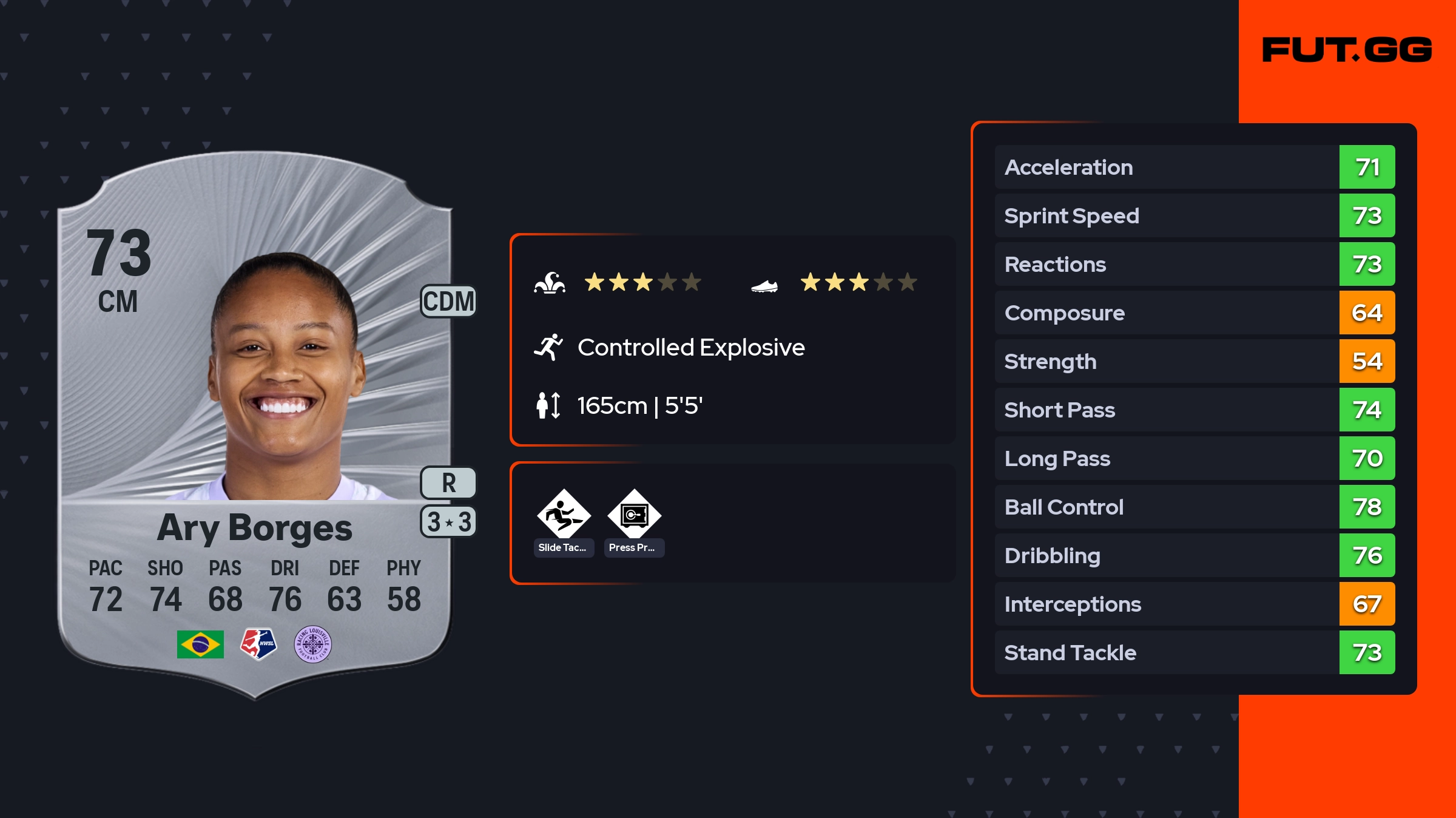Click the NWSL league badge

(x=258, y=644)
